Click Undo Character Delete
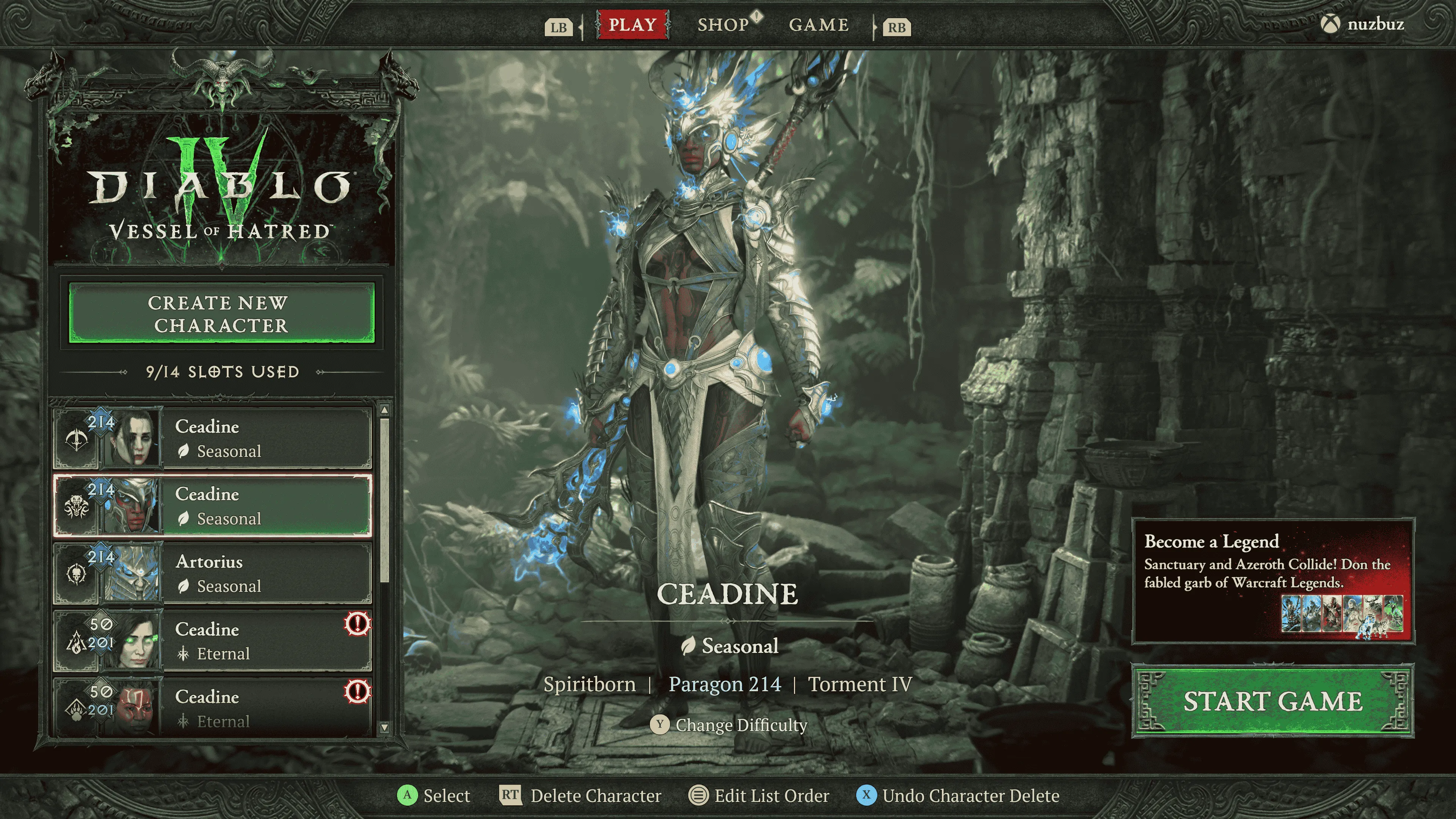Screen dimensions: 1456x819 971,796
